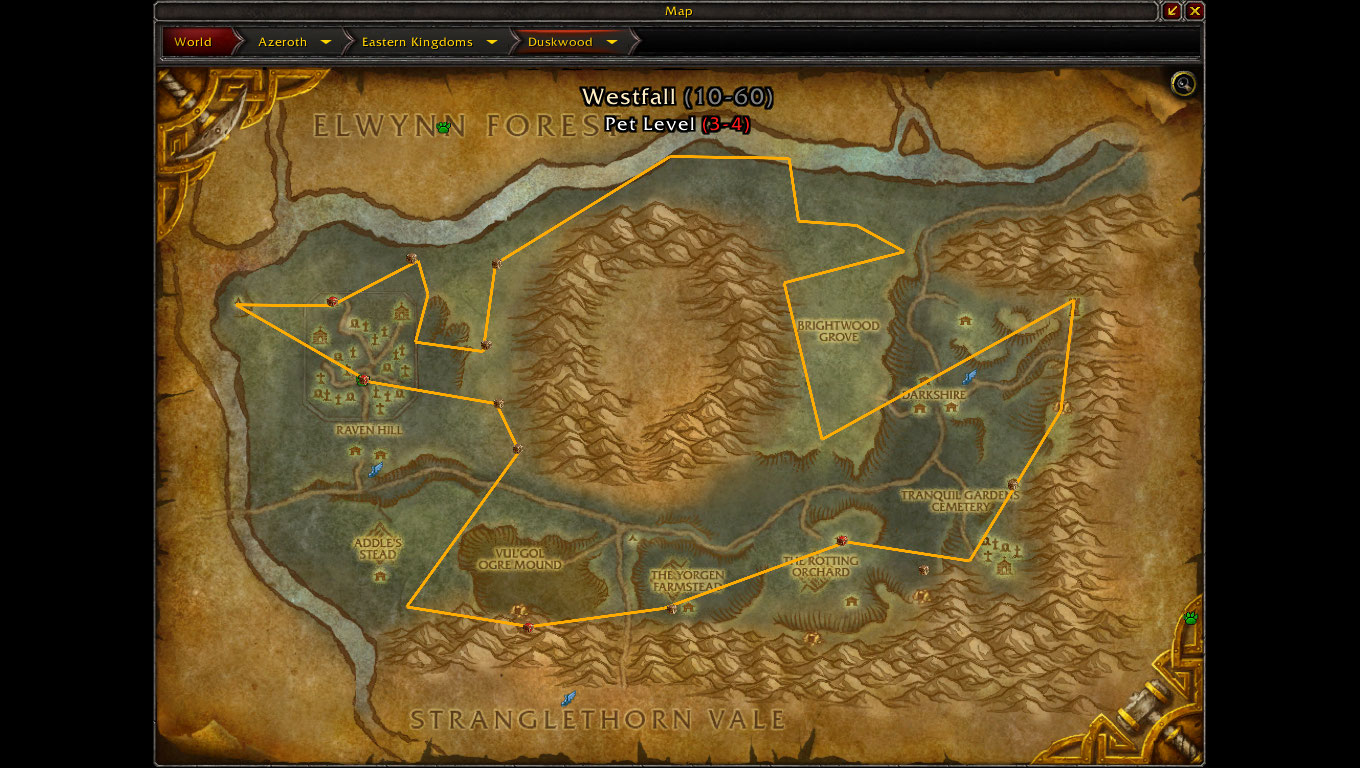Open the magnifying glass map filter
1360x768 pixels.
[1183, 84]
